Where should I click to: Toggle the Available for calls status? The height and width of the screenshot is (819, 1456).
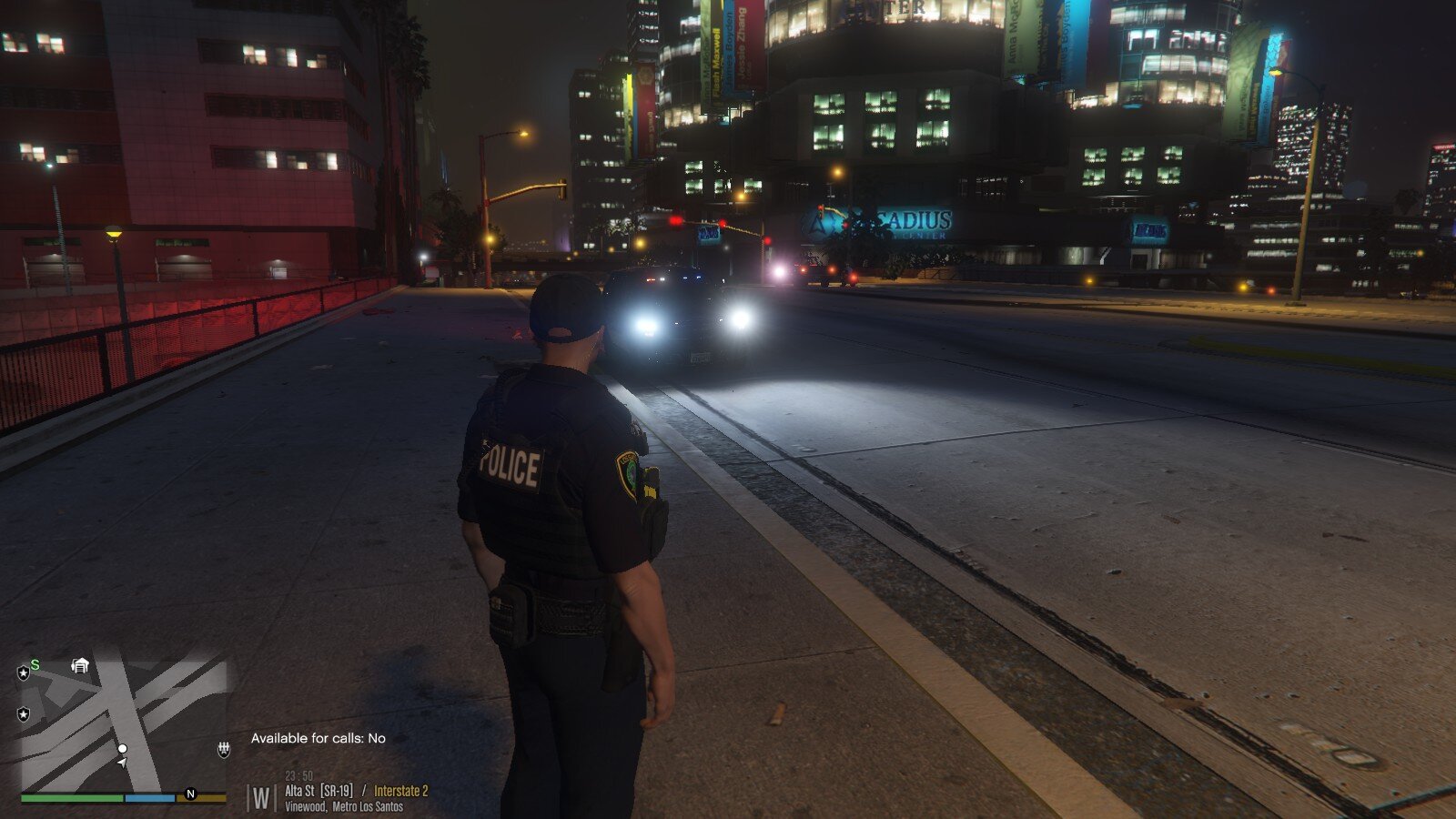click(318, 738)
